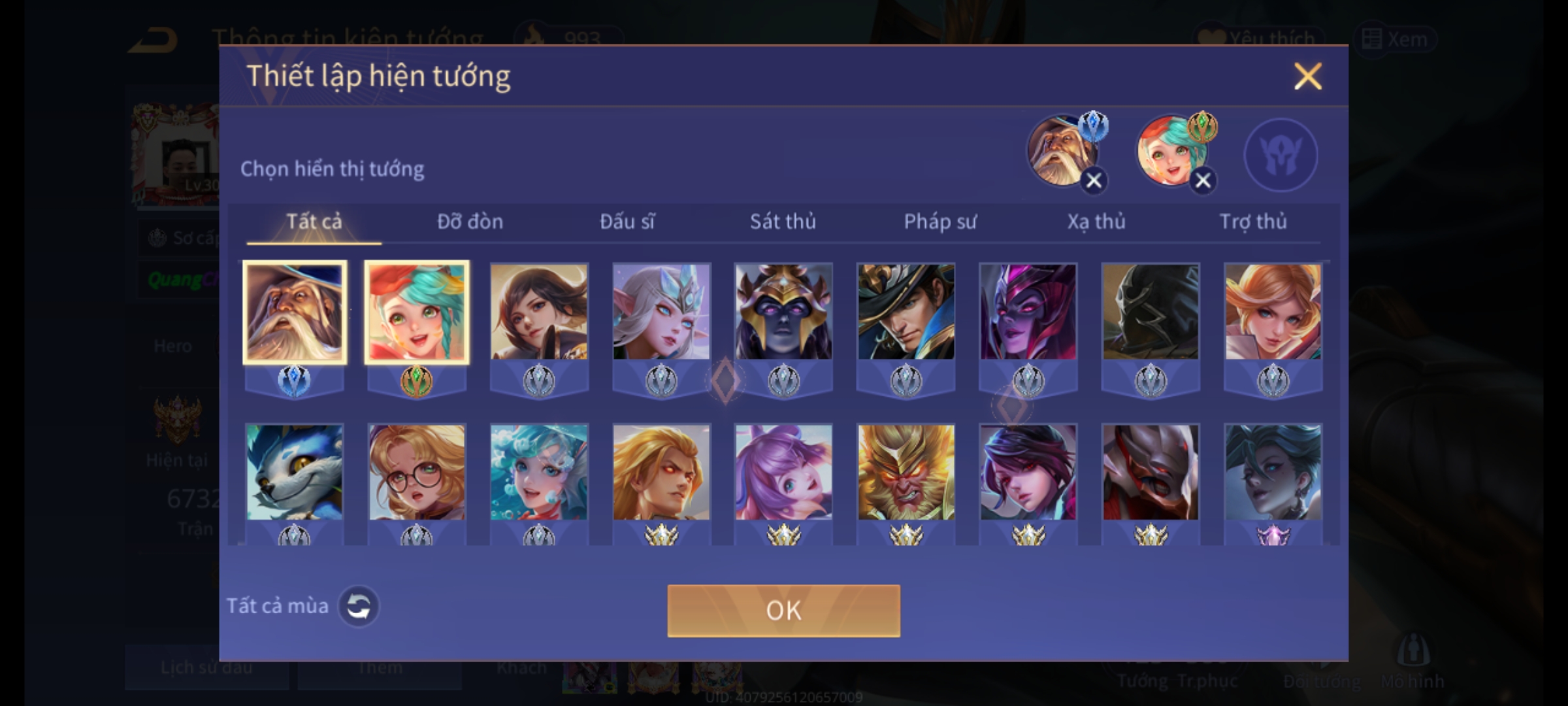Open the Đấu sĩ hero category
1568x706 pixels.
[x=627, y=222]
